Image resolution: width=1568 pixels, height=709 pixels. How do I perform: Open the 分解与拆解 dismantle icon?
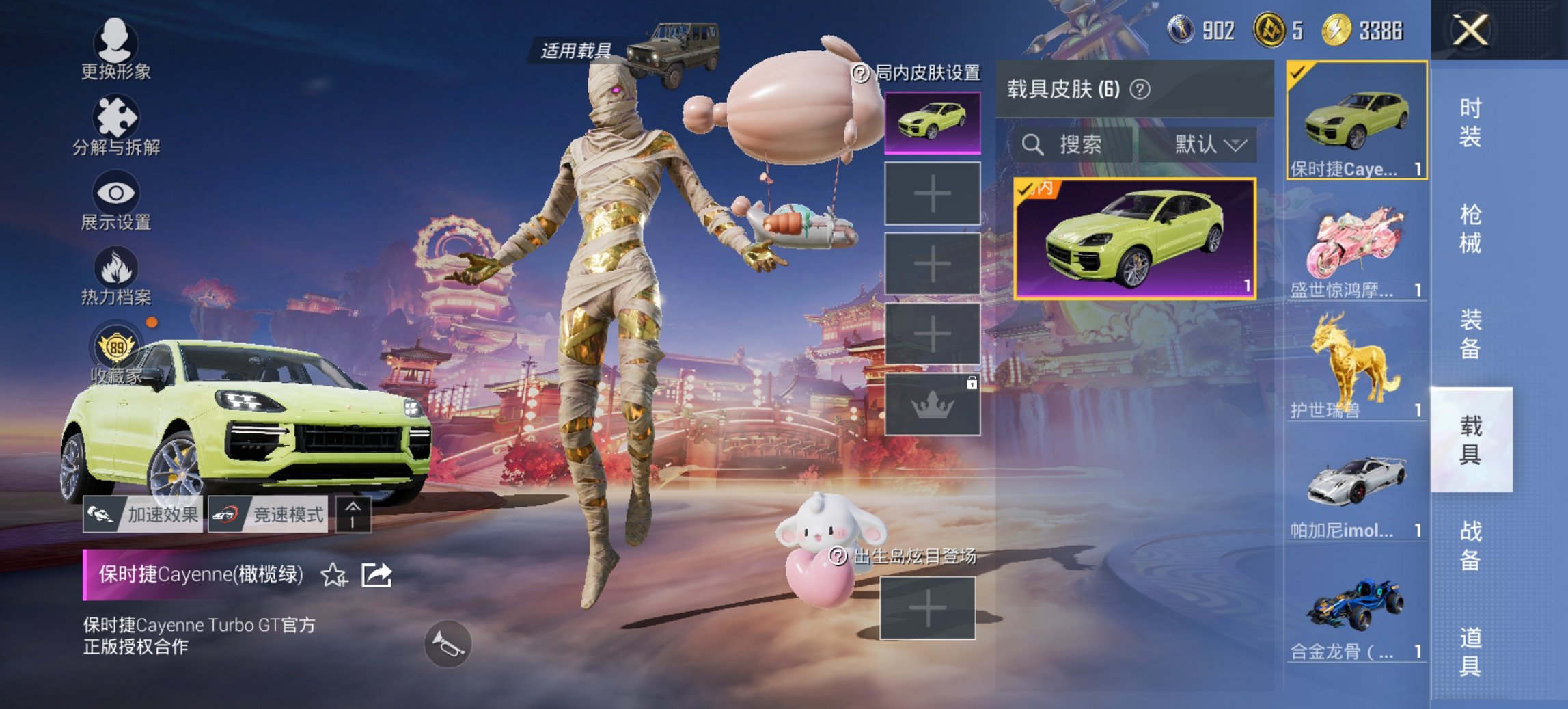[x=116, y=116]
